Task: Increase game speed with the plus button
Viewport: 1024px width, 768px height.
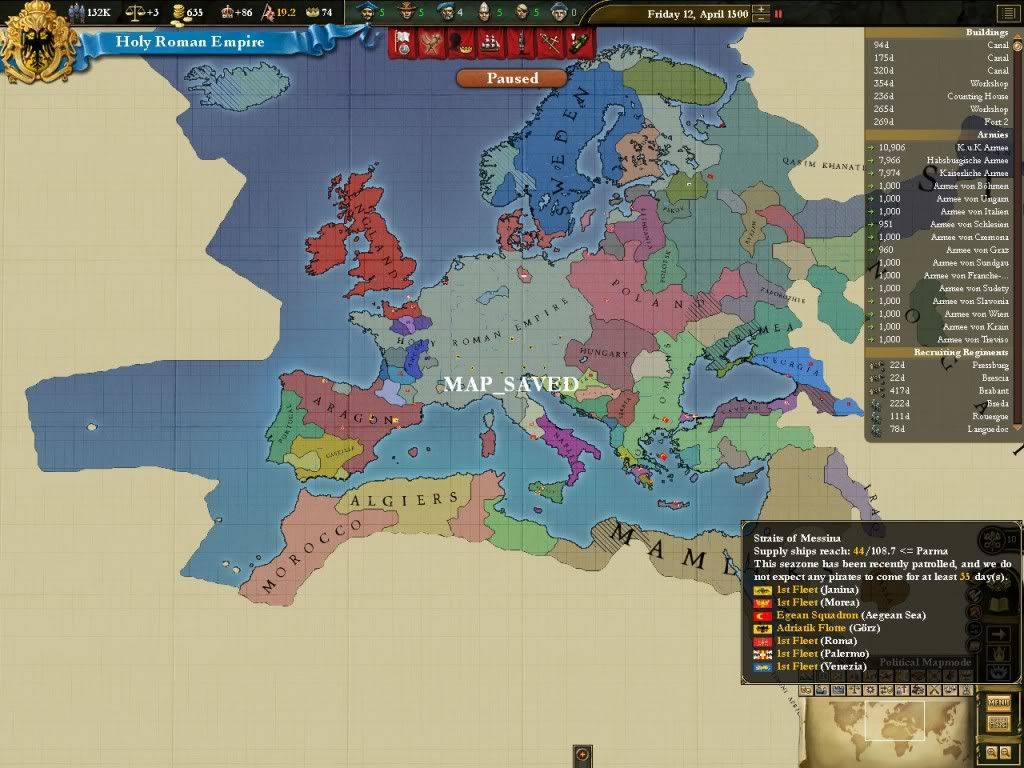Action: (x=762, y=9)
